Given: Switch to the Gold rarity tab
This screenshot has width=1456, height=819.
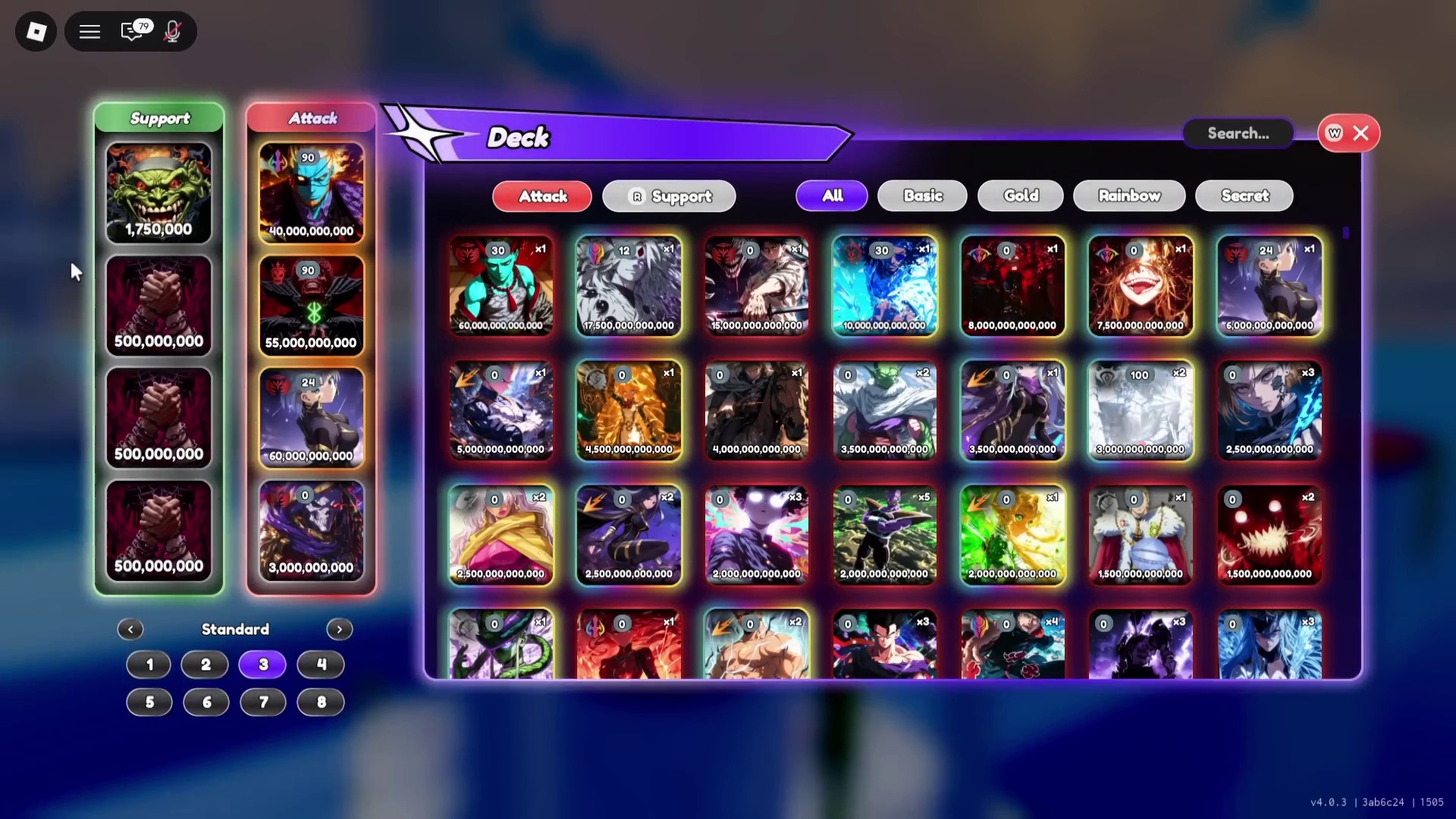Looking at the screenshot, I should [1019, 195].
